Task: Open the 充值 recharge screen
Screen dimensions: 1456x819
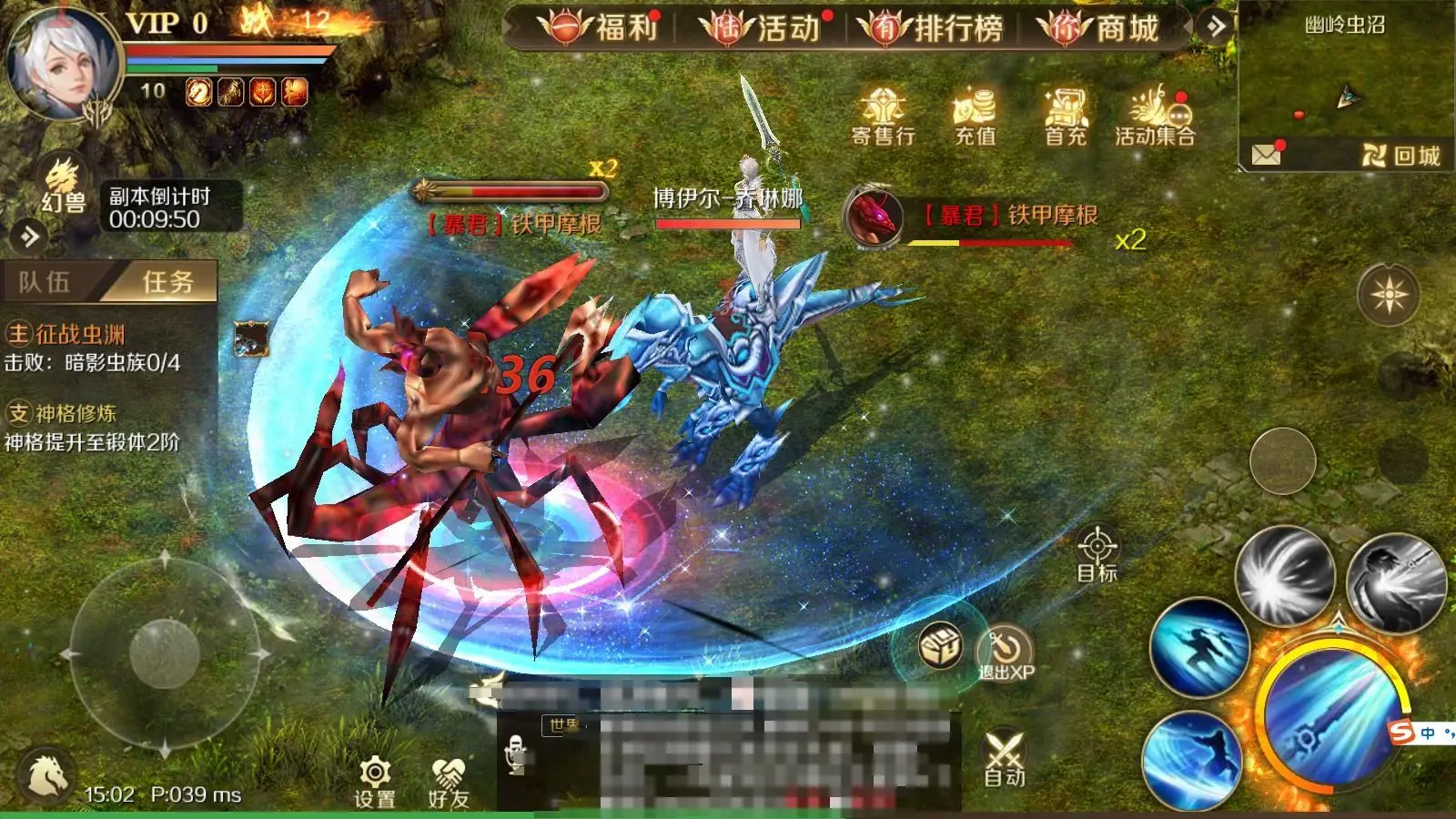Action: (x=975, y=117)
